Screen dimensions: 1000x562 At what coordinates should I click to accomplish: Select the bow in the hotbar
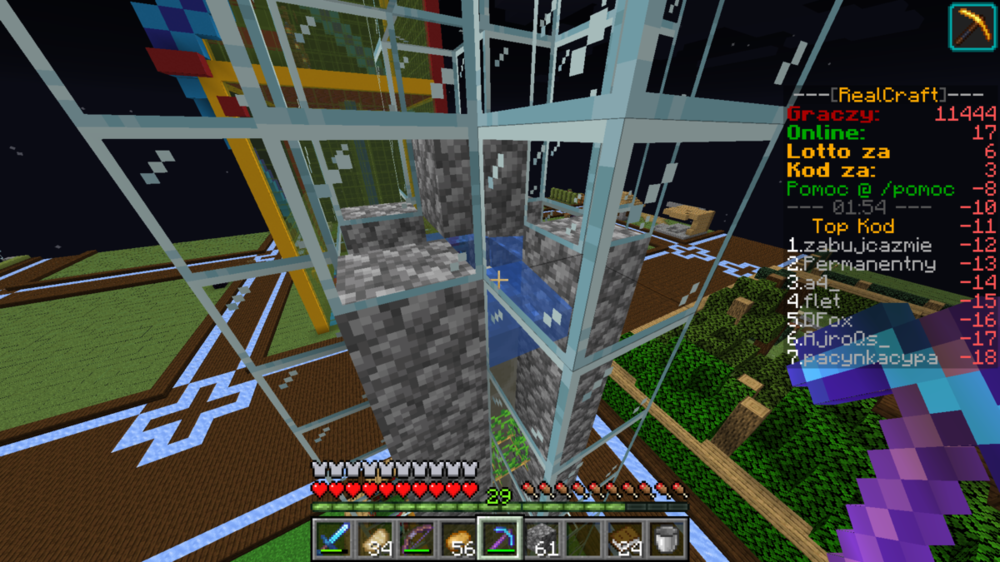pyautogui.click(x=417, y=538)
